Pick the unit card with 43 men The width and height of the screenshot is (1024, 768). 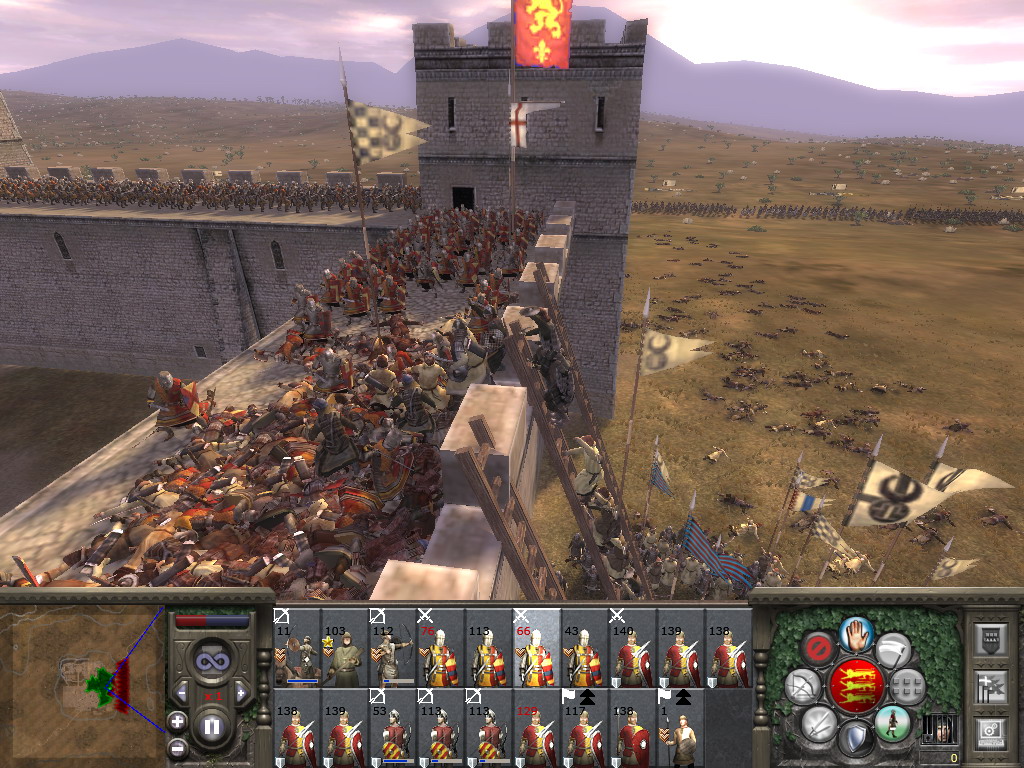(585, 649)
